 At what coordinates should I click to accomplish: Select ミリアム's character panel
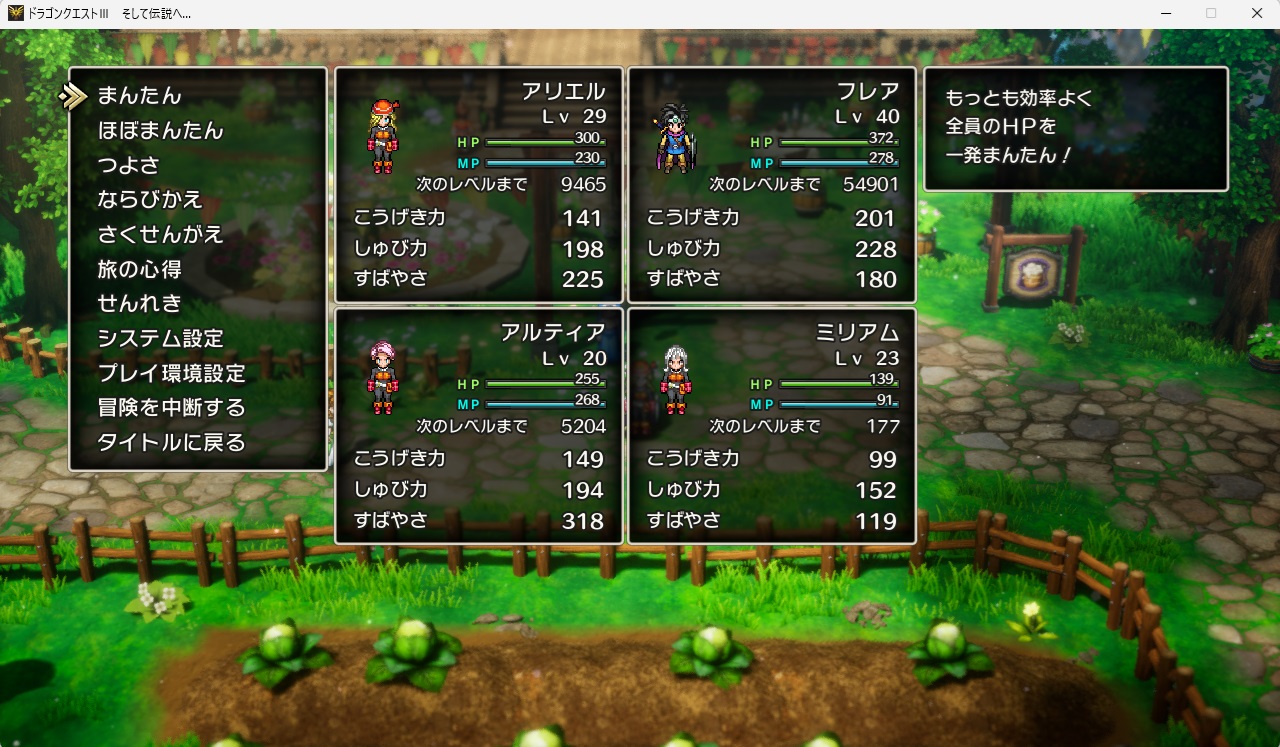tap(772, 426)
